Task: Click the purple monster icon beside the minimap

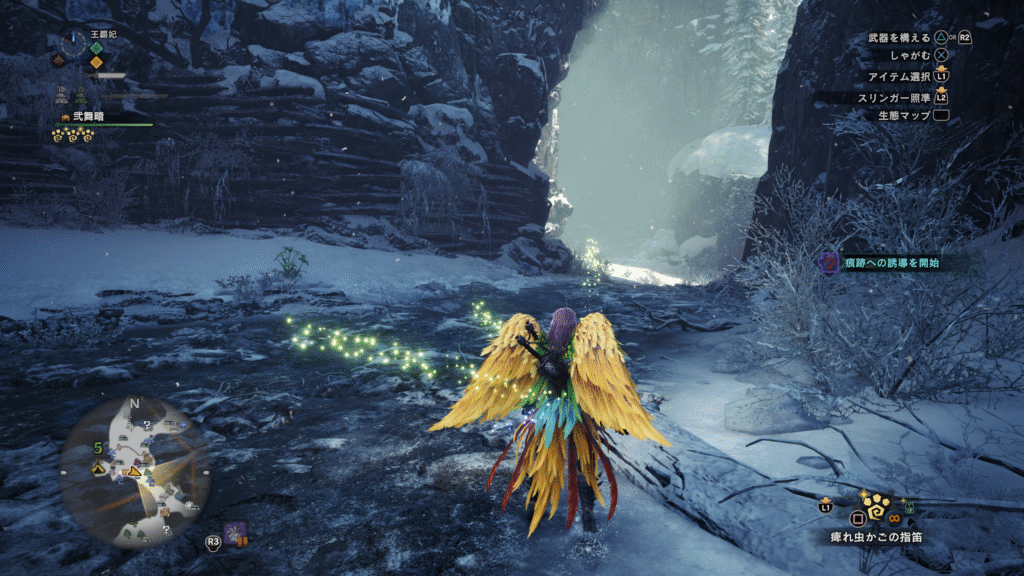Action: pos(236,532)
